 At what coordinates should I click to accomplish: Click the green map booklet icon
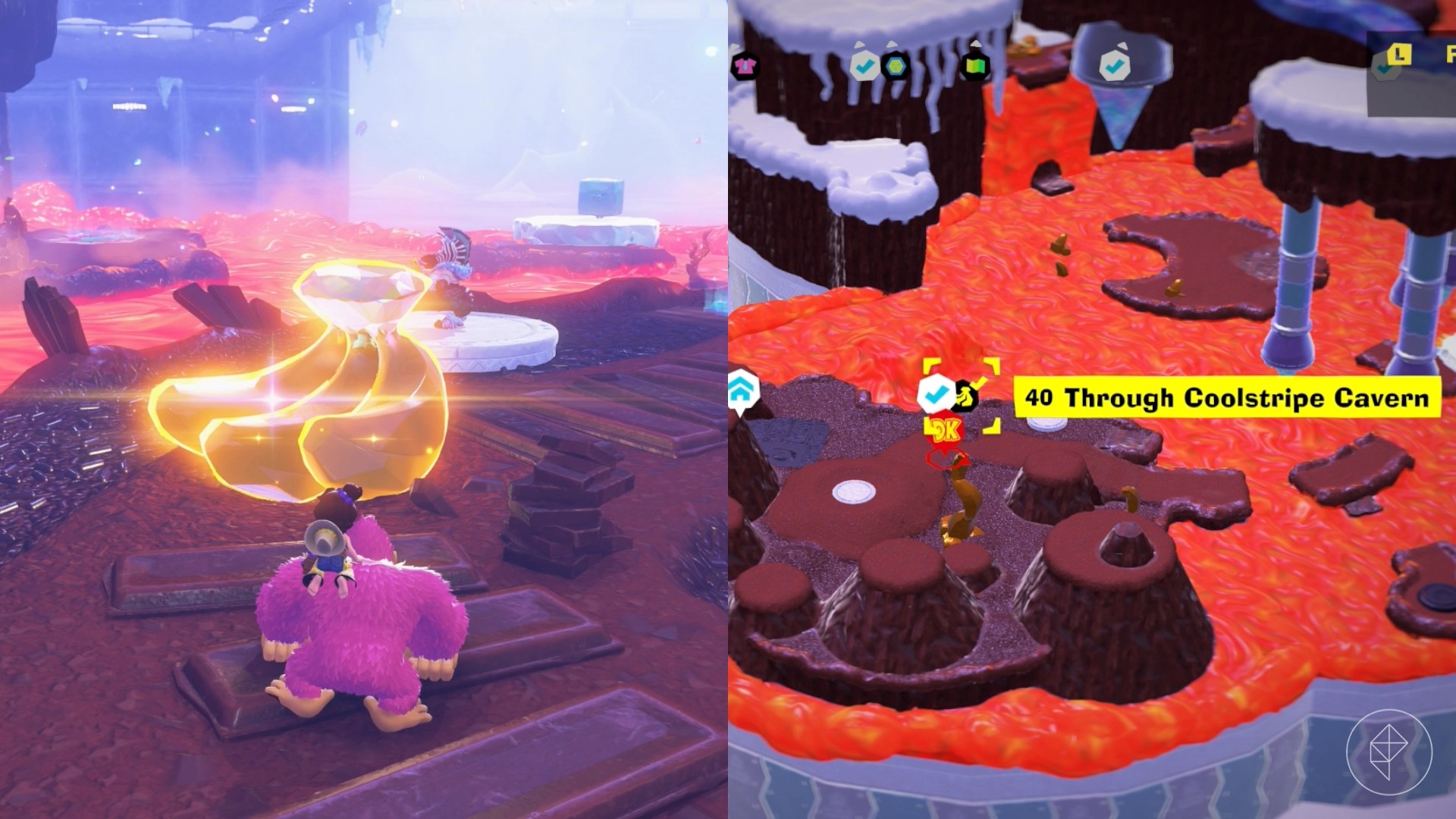(975, 64)
